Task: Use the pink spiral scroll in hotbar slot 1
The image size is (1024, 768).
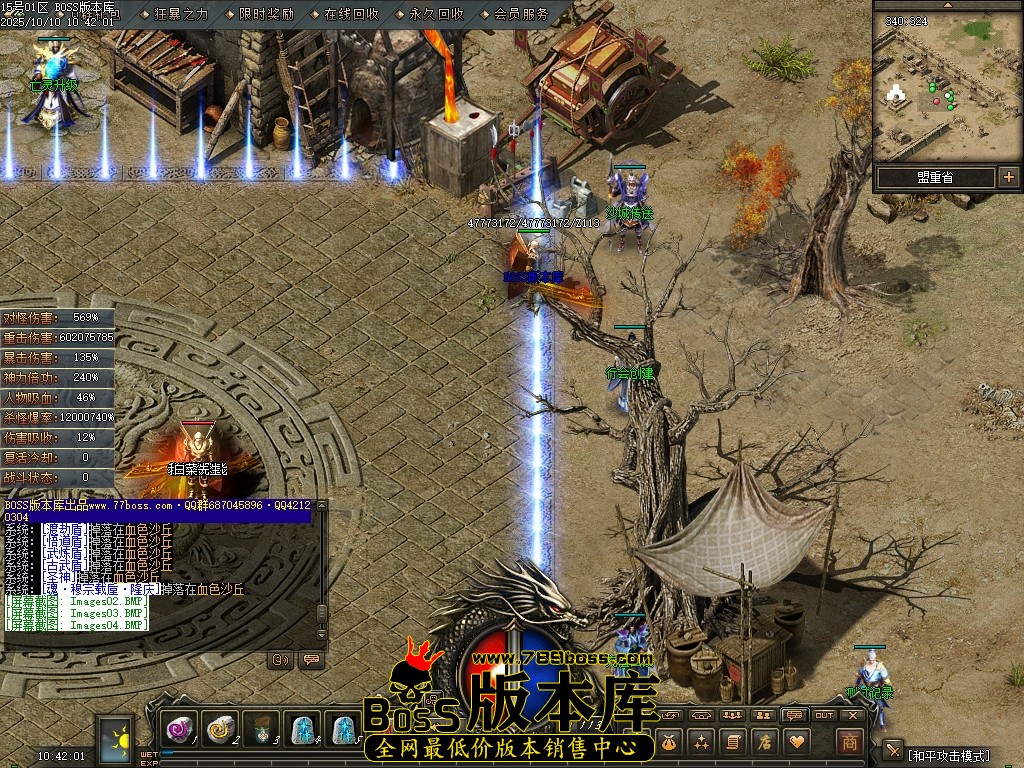Action: 180,731
